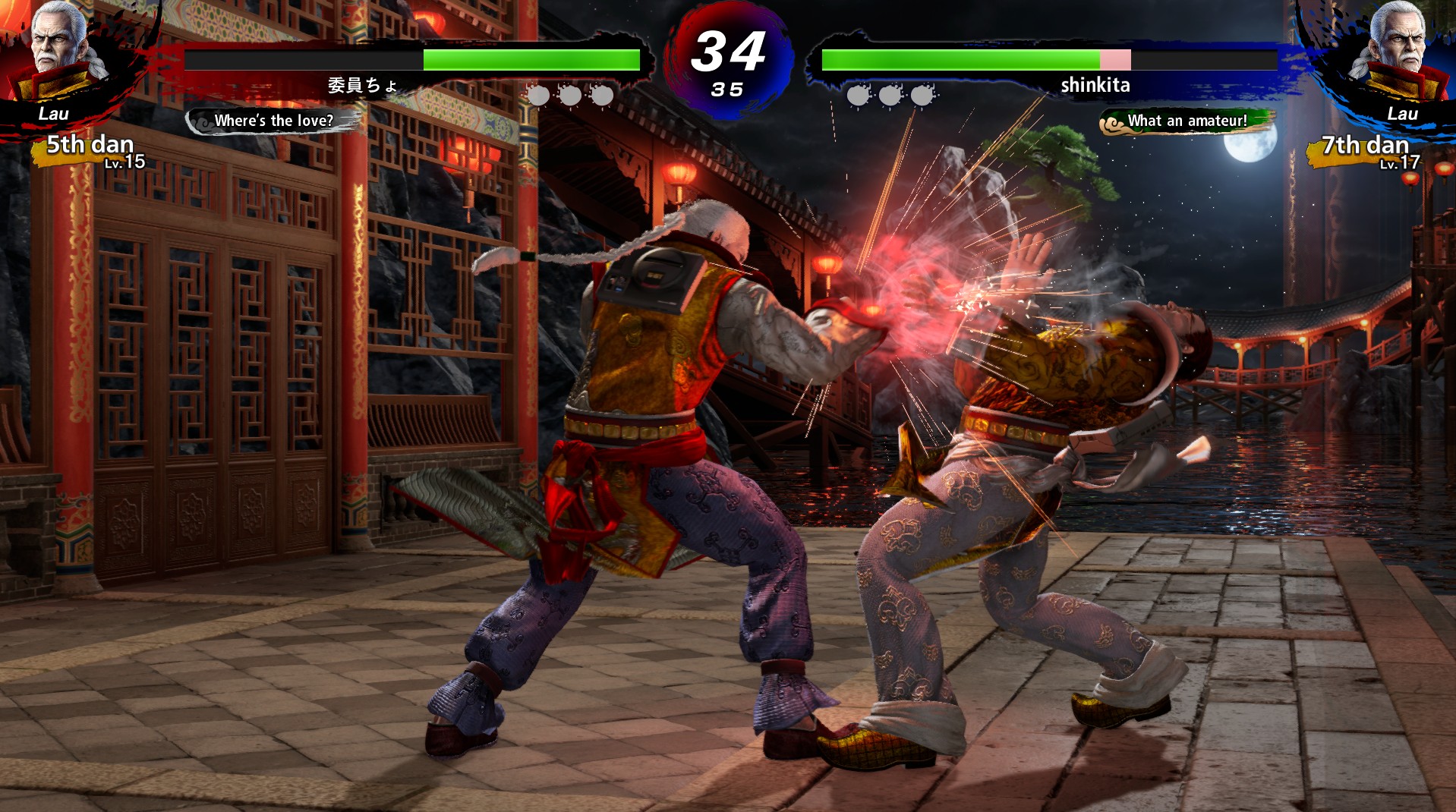Expand the 'Where's the love?' speech bubble
This screenshot has height=812, width=1456.
point(273,119)
